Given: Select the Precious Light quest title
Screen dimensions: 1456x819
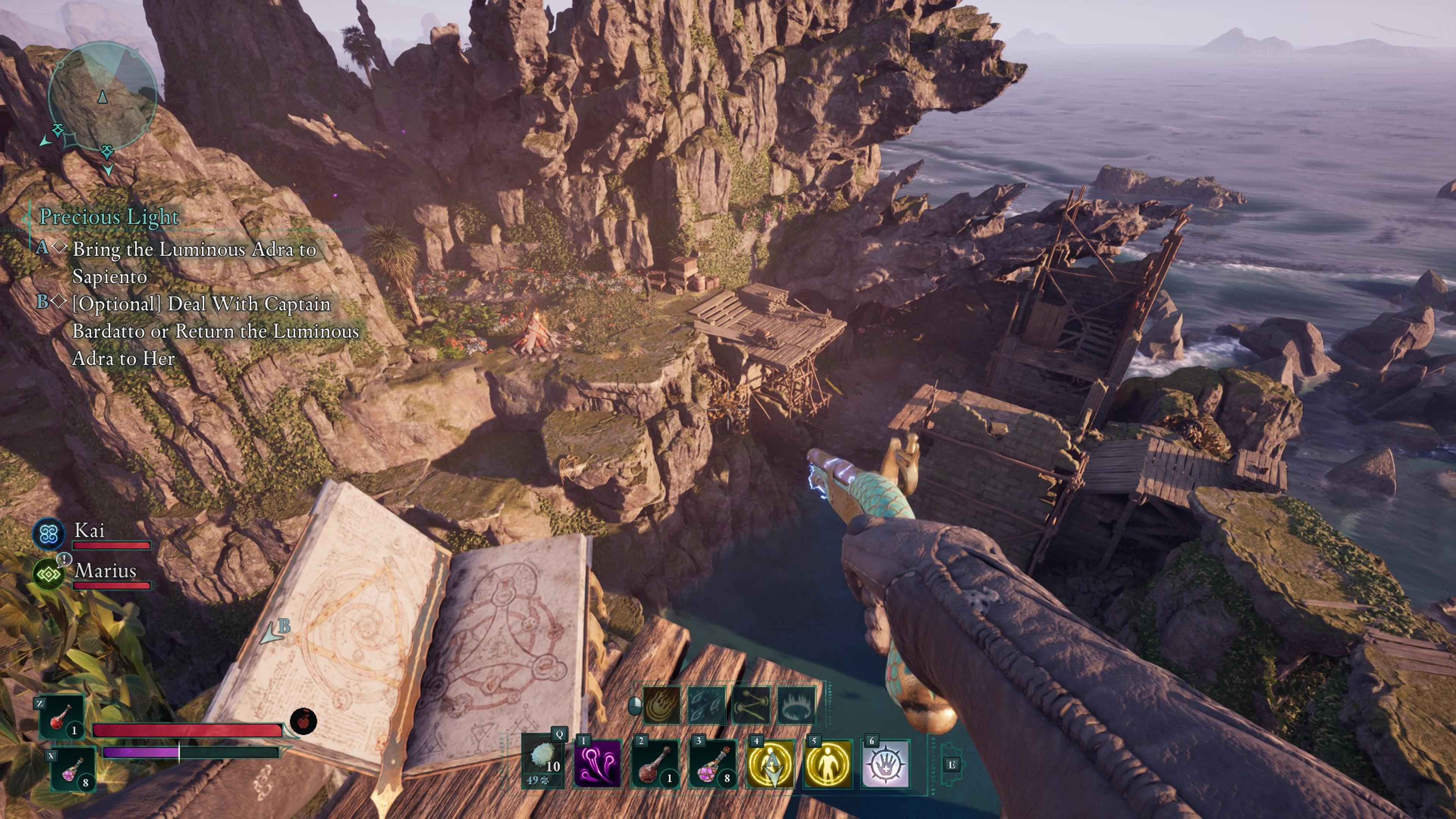Looking at the screenshot, I should coord(108,217).
